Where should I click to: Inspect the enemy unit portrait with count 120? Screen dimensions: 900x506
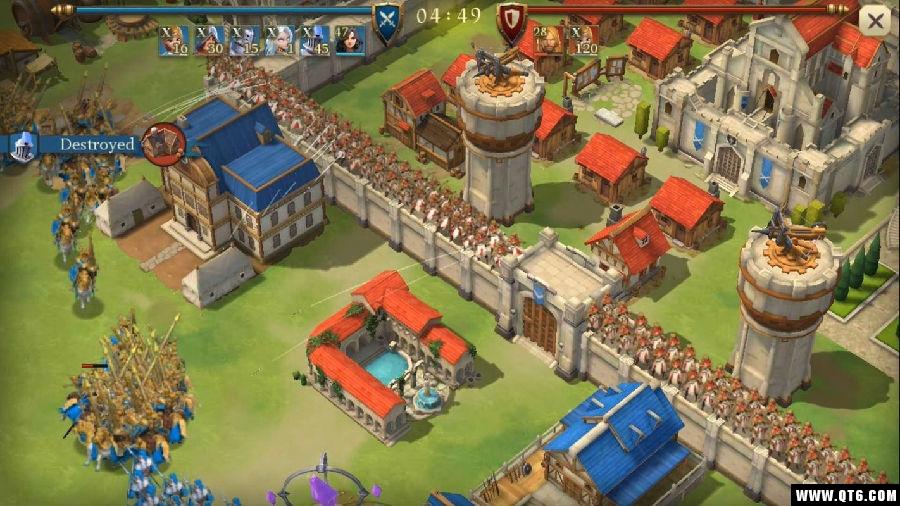click(x=583, y=40)
